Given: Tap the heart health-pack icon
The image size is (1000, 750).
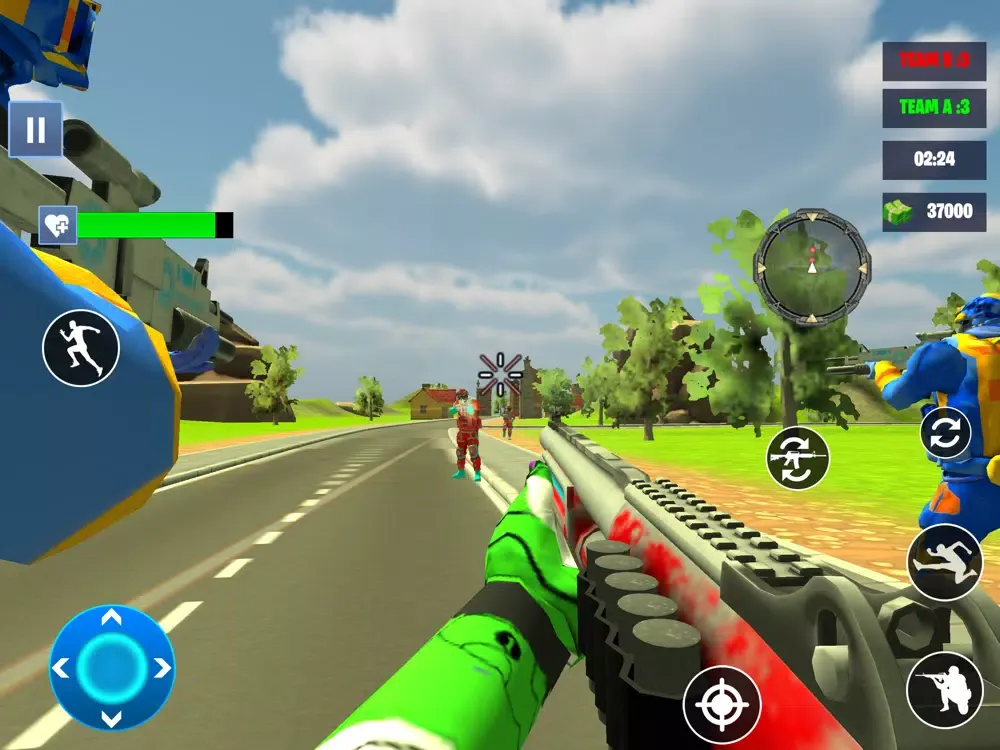Looking at the screenshot, I should 57,225.
